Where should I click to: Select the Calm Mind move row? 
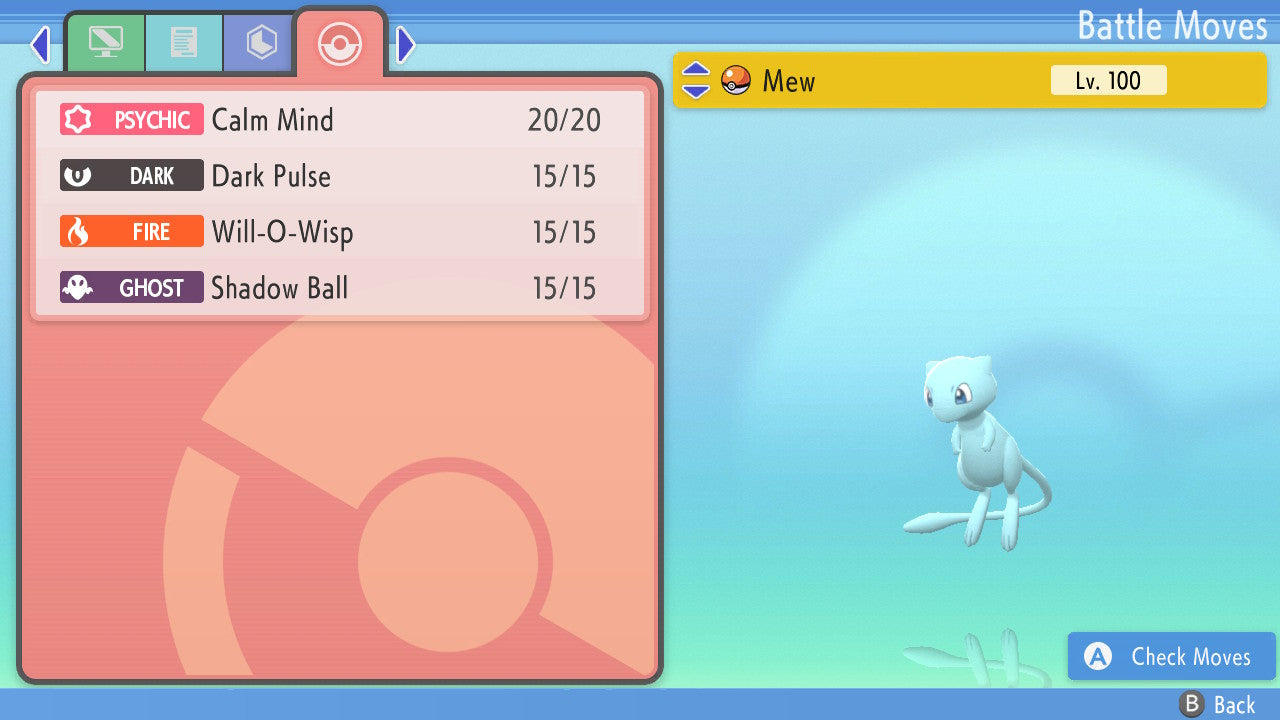click(x=340, y=119)
